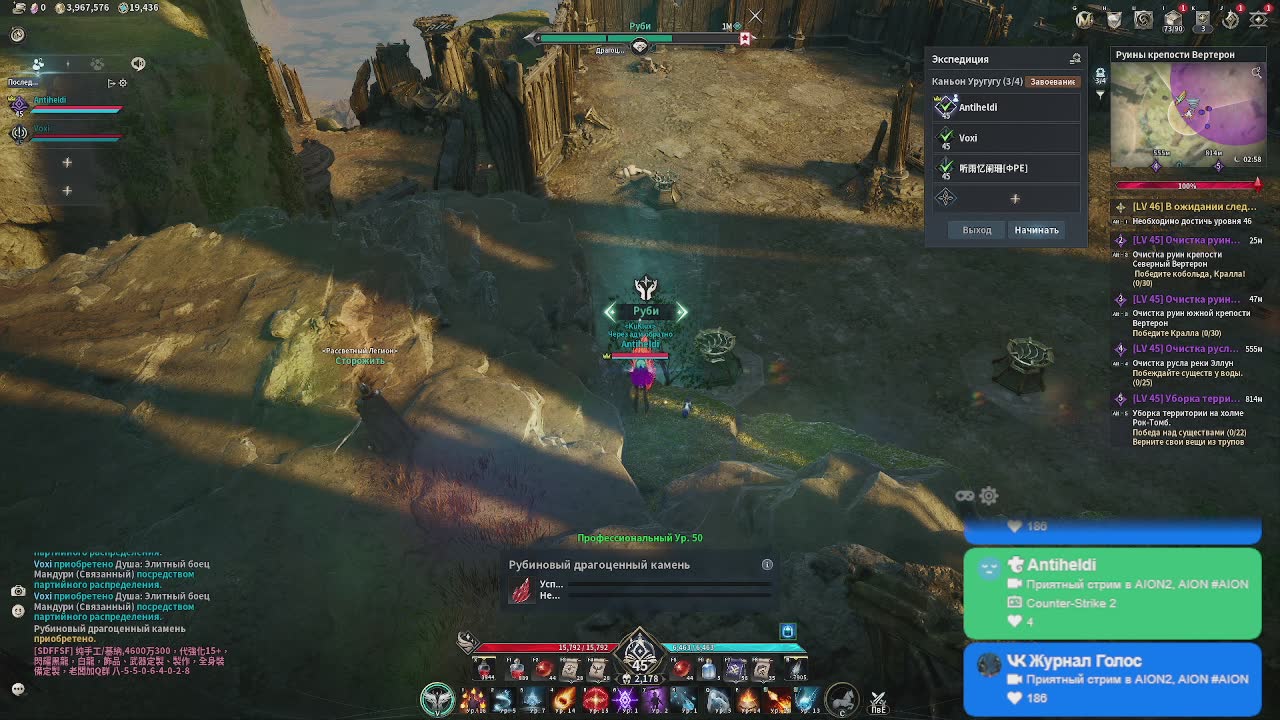
Task: Open the gold M menu icon
Action: (x=1084, y=19)
